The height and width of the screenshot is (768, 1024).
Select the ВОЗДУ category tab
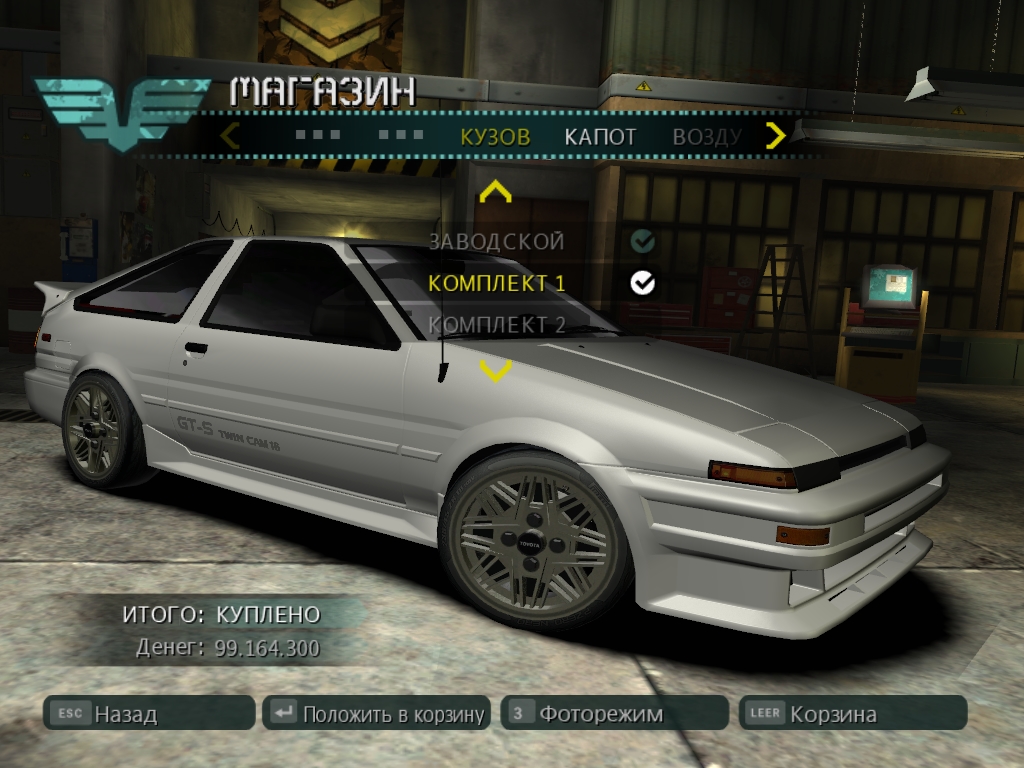click(706, 137)
